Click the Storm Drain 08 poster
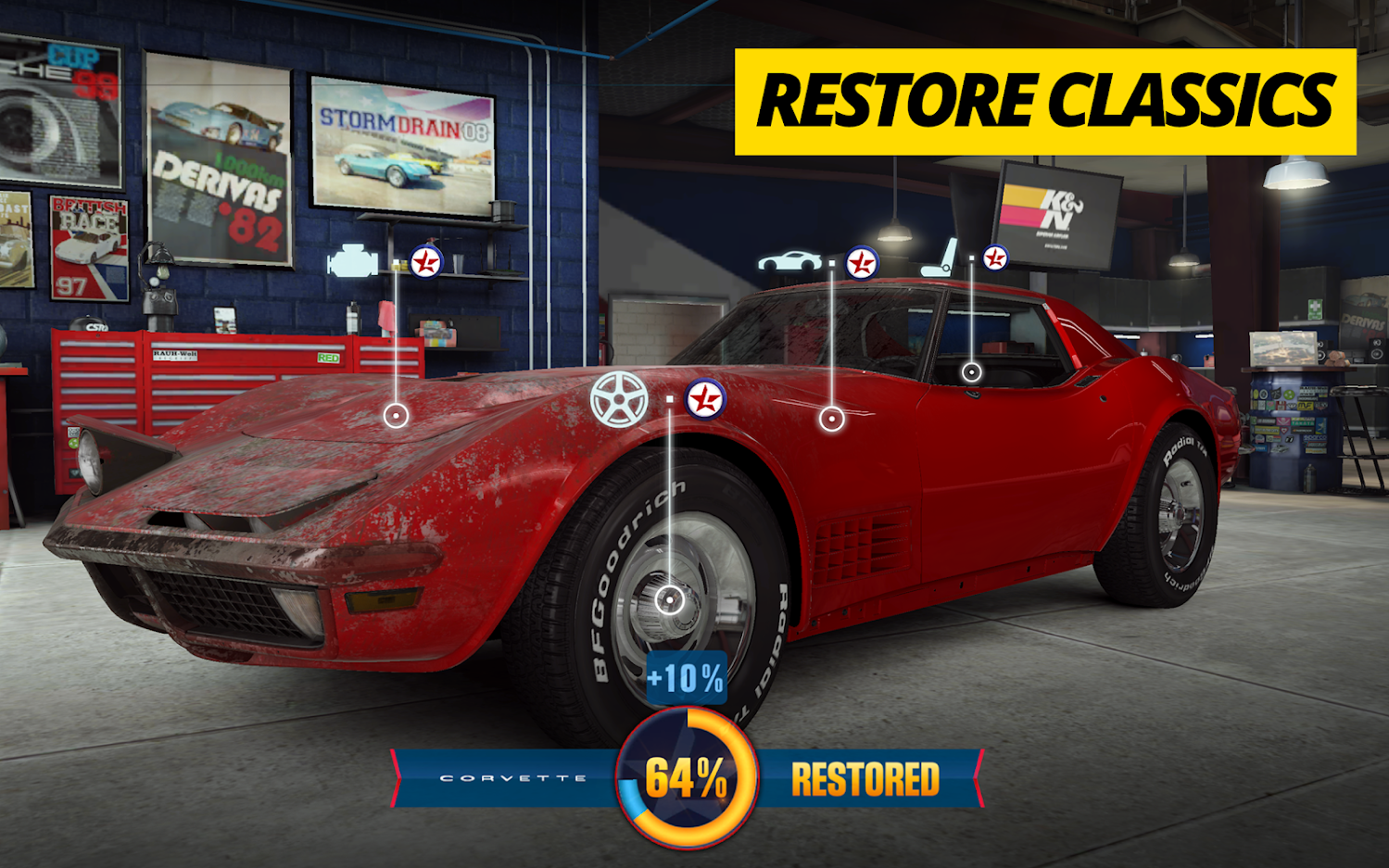Image resolution: width=1389 pixels, height=868 pixels. pos(402,145)
